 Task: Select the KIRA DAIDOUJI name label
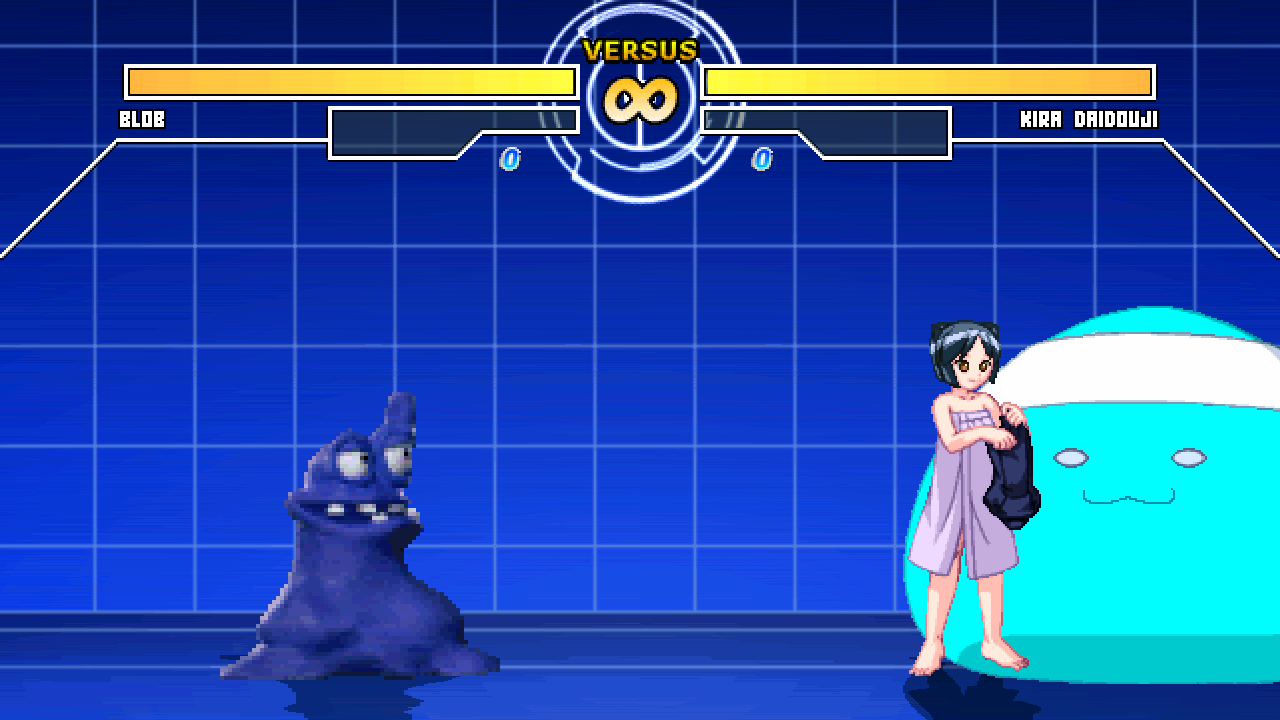click(1090, 119)
